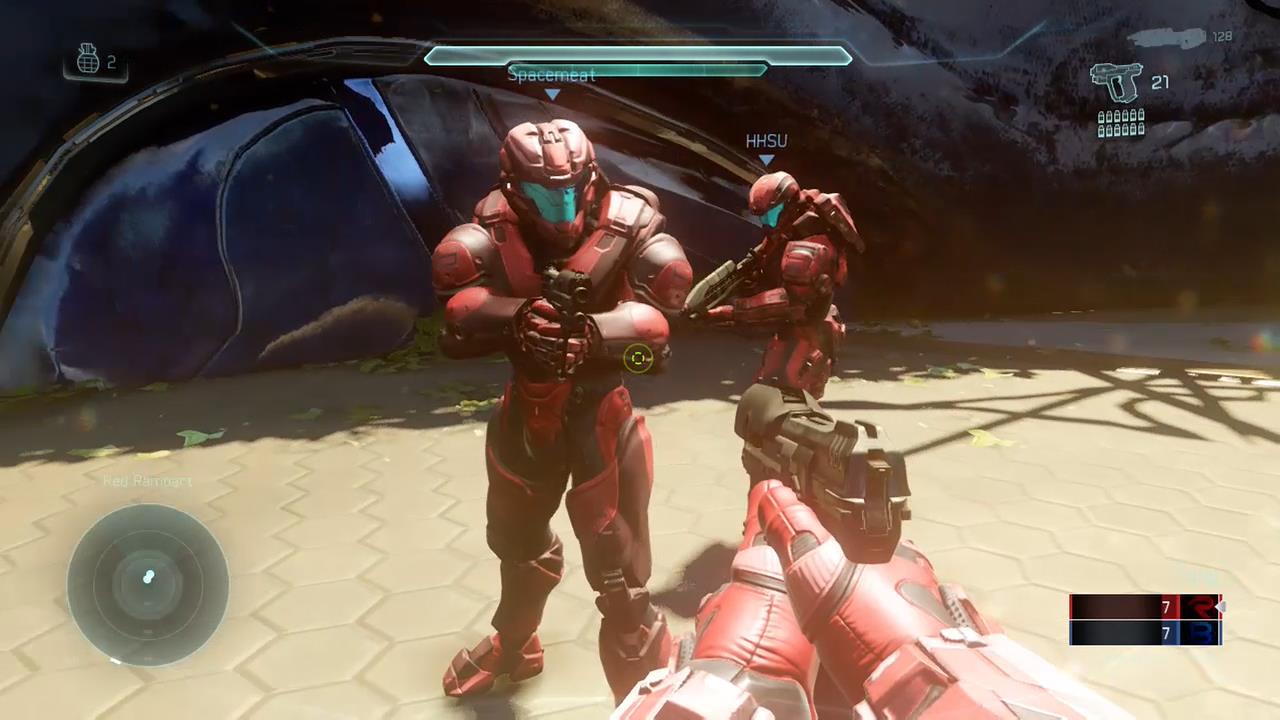
Task: Click the red team emblem on scoreboard
Action: tap(1197, 607)
